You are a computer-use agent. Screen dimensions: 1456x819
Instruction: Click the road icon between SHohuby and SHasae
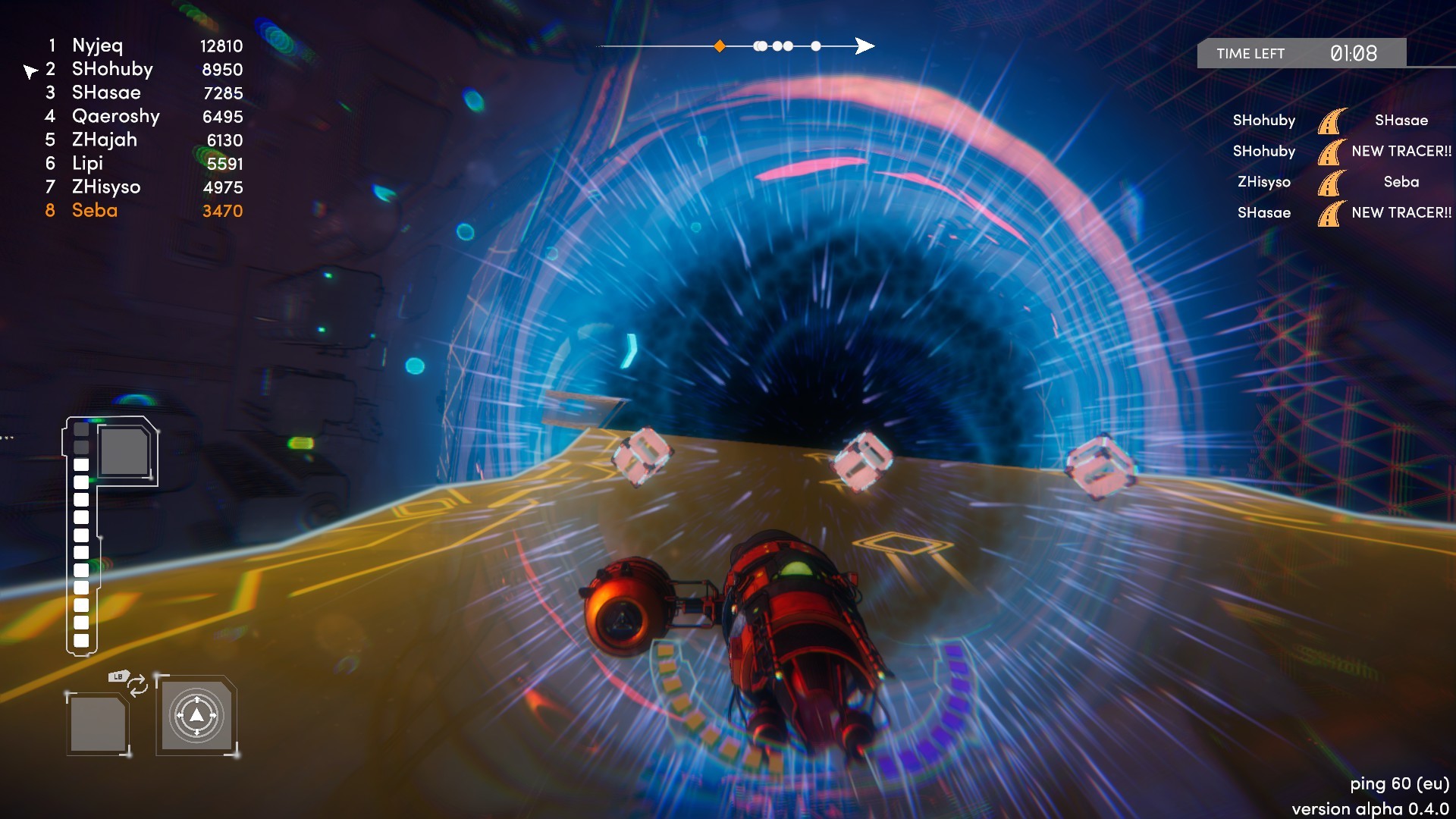pos(1332,120)
